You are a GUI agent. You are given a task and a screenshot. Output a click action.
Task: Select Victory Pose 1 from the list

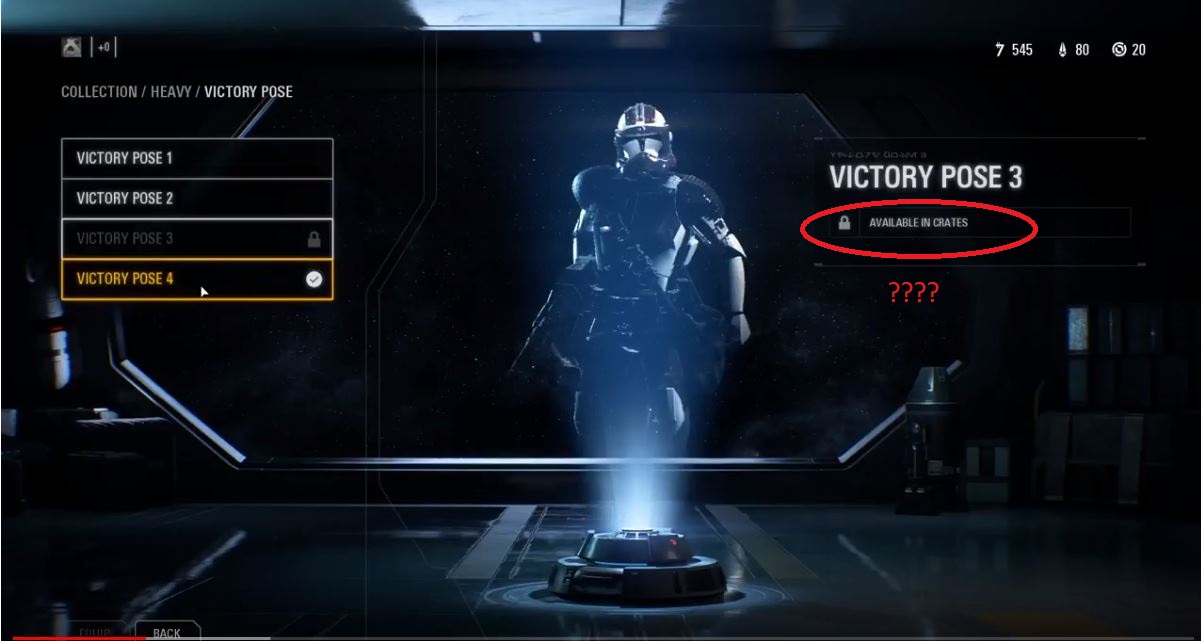196,158
